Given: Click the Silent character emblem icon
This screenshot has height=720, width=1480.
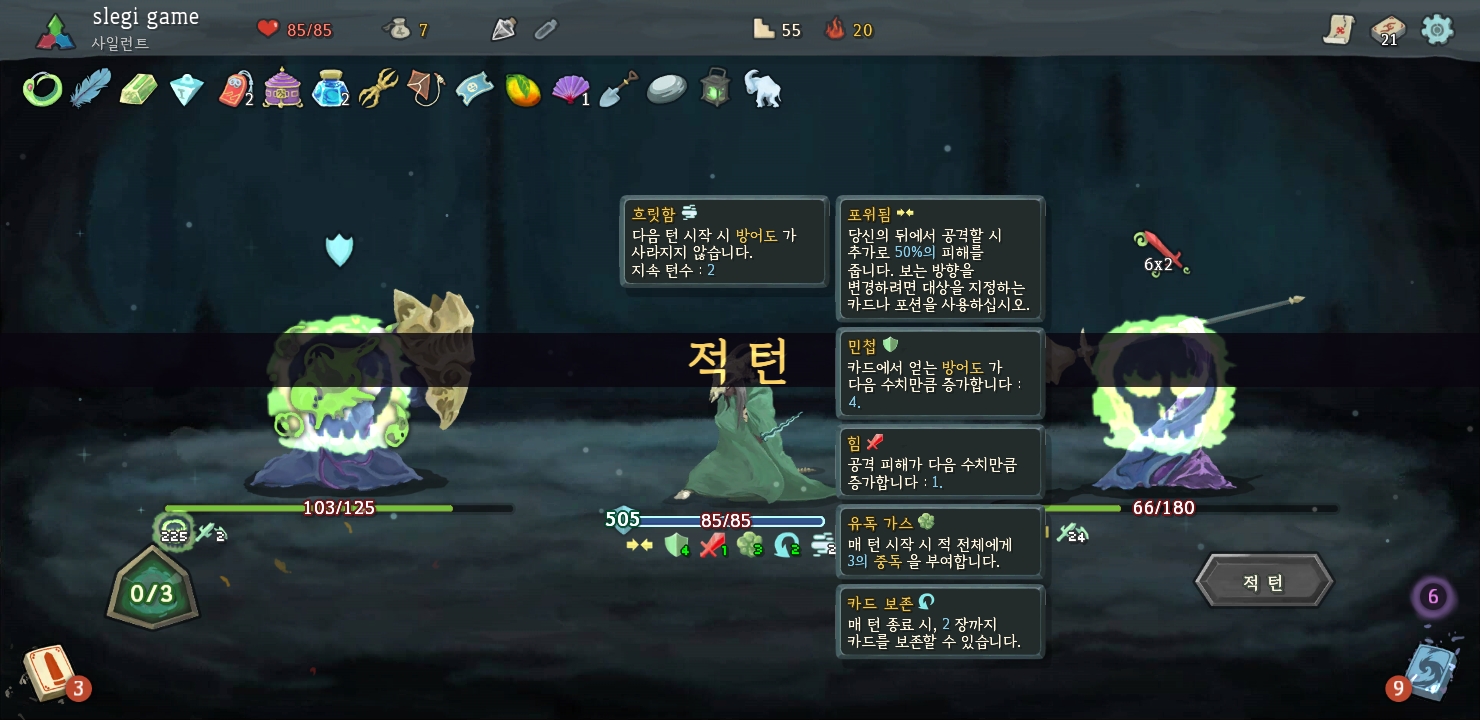Looking at the screenshot, I should click(56, 30).
